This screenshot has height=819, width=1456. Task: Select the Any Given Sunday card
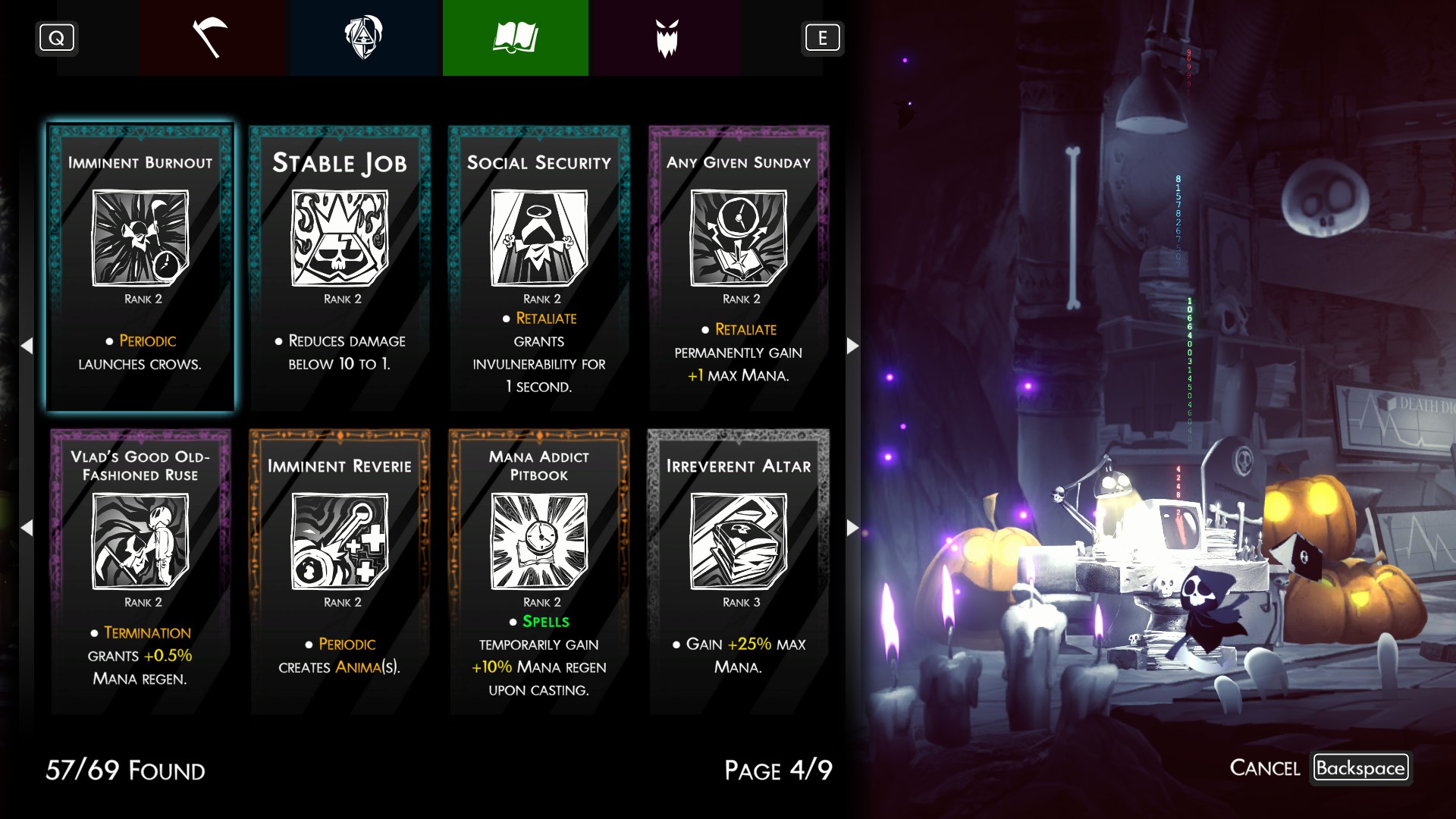pos(739,268)
